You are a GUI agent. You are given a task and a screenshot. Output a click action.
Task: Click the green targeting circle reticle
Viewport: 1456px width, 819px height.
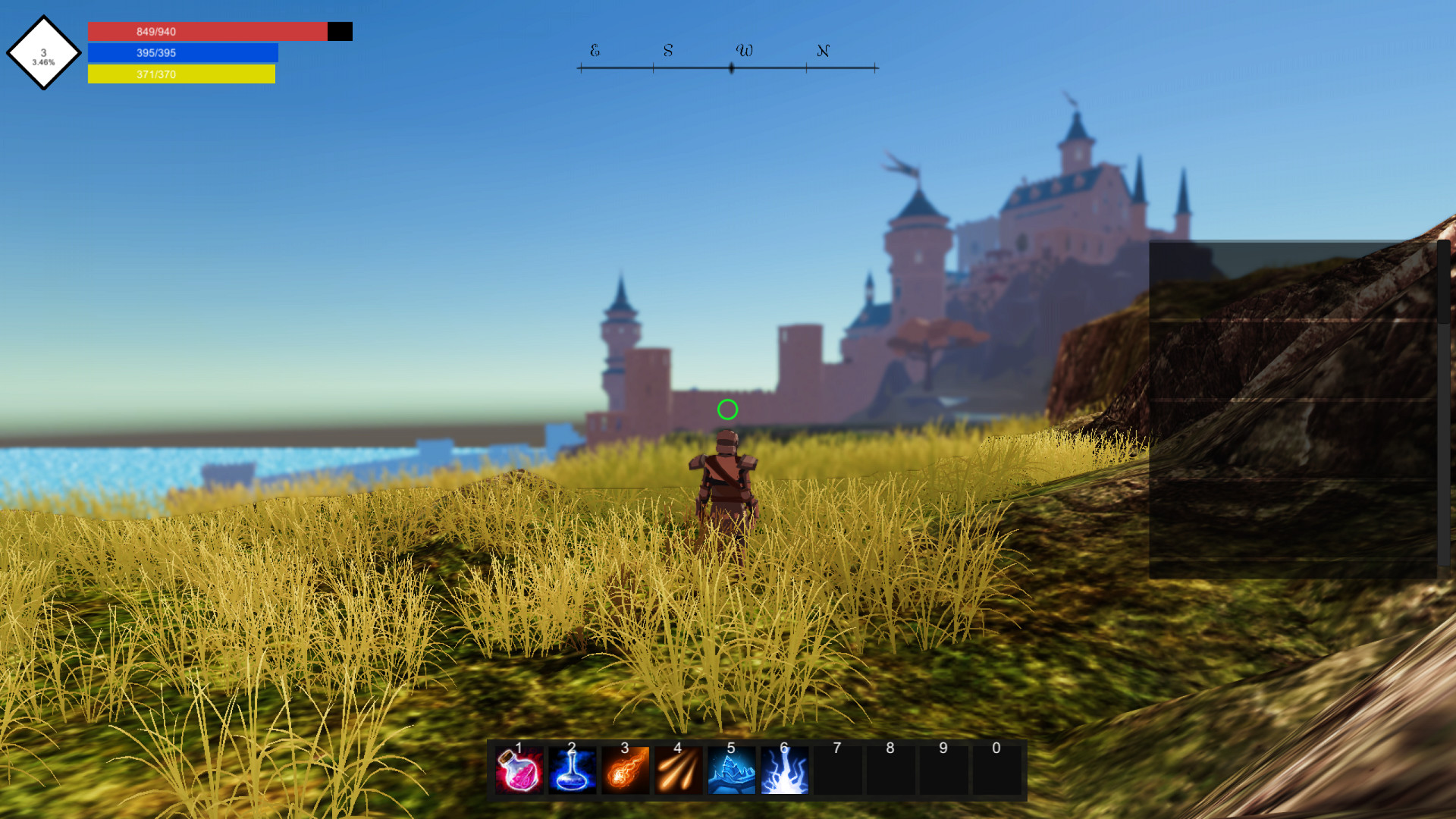[x=728, y=409]
